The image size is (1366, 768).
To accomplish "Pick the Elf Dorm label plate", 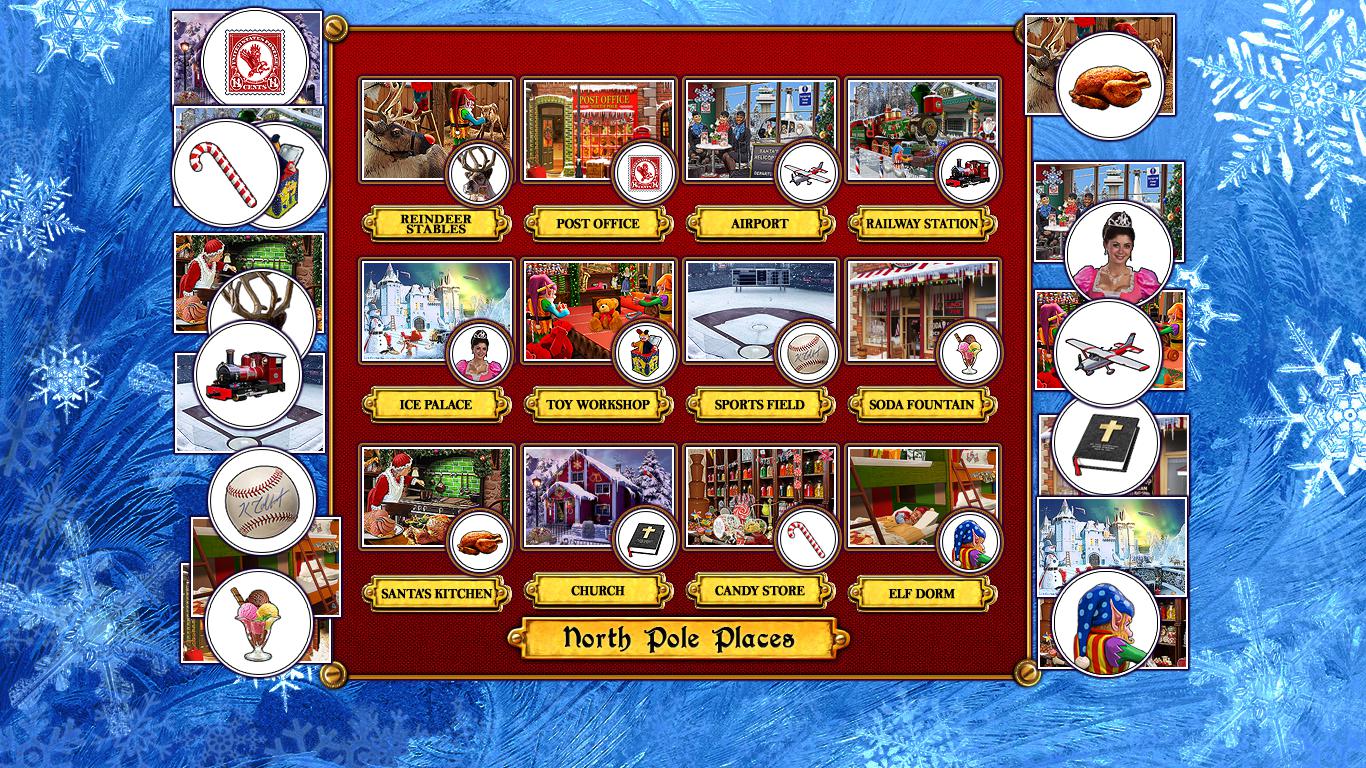I will (921, 593).
